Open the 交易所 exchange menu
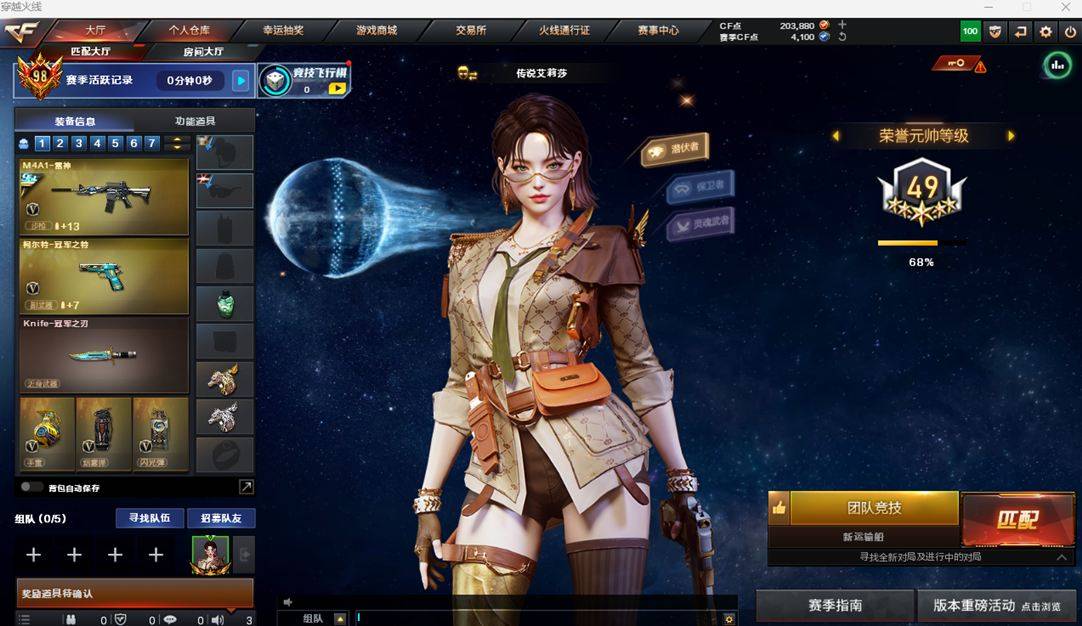This screenshot has height=626, width=1082. click(471, 30)
